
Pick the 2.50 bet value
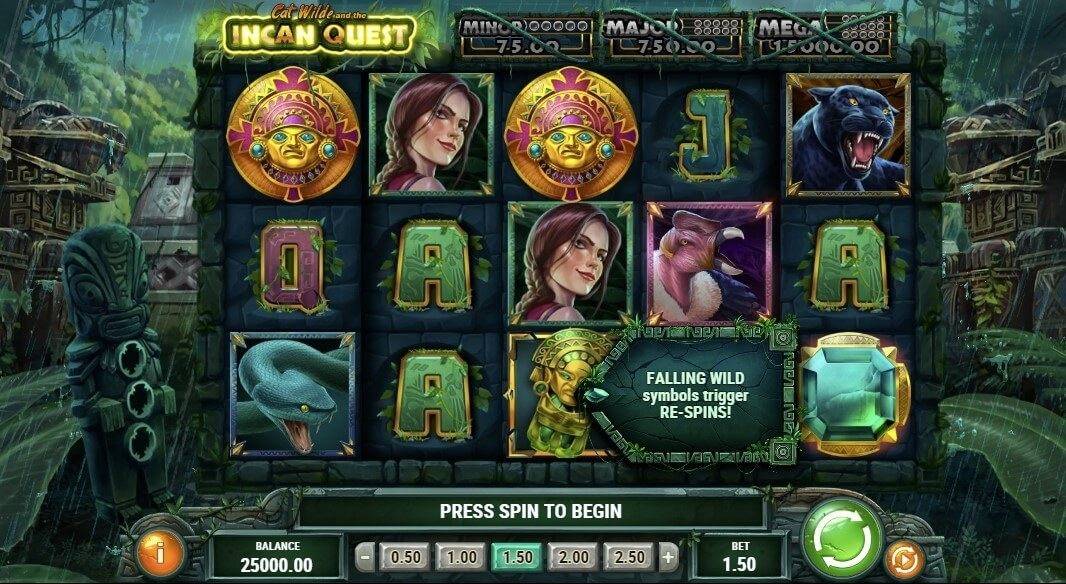(x=631, y=557)
